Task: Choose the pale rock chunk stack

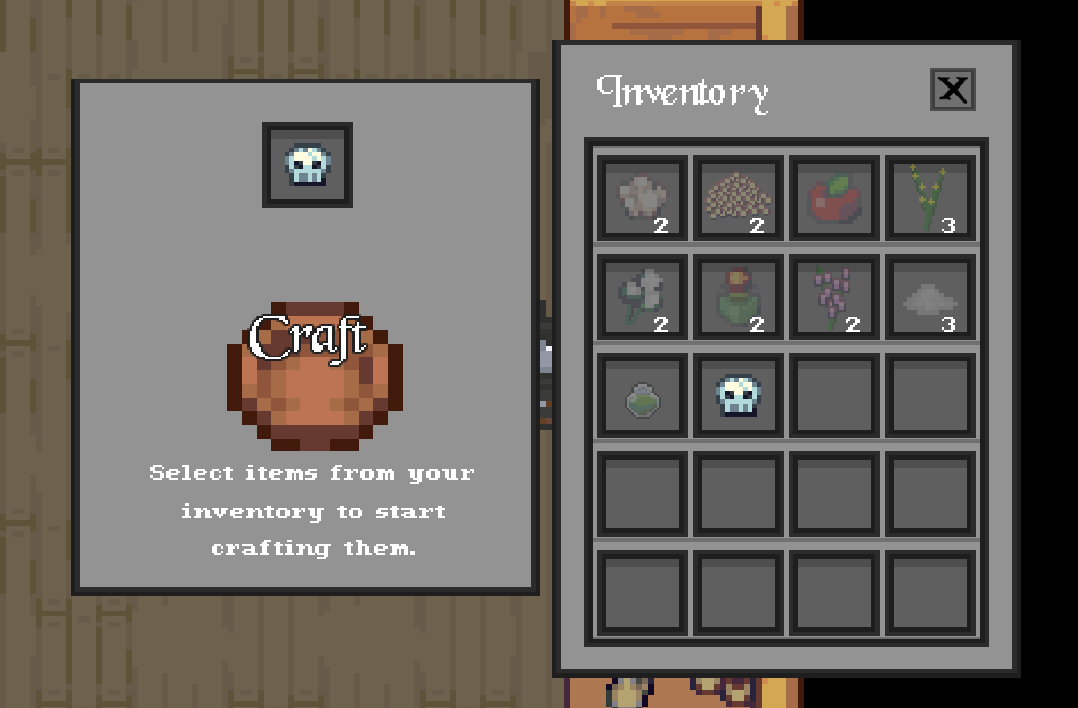Action: click(642, 198)
